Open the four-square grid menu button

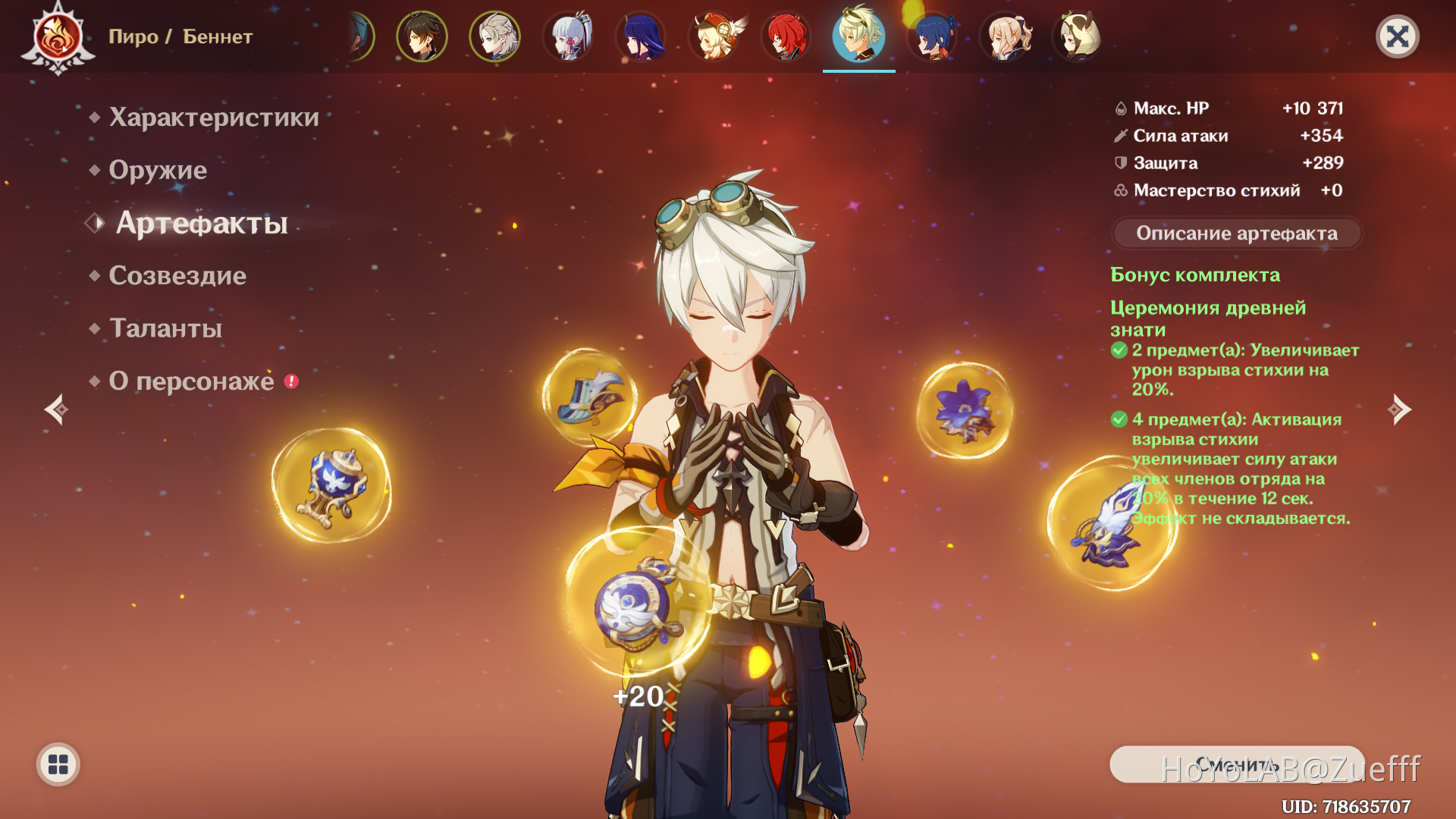coord(58,764)
